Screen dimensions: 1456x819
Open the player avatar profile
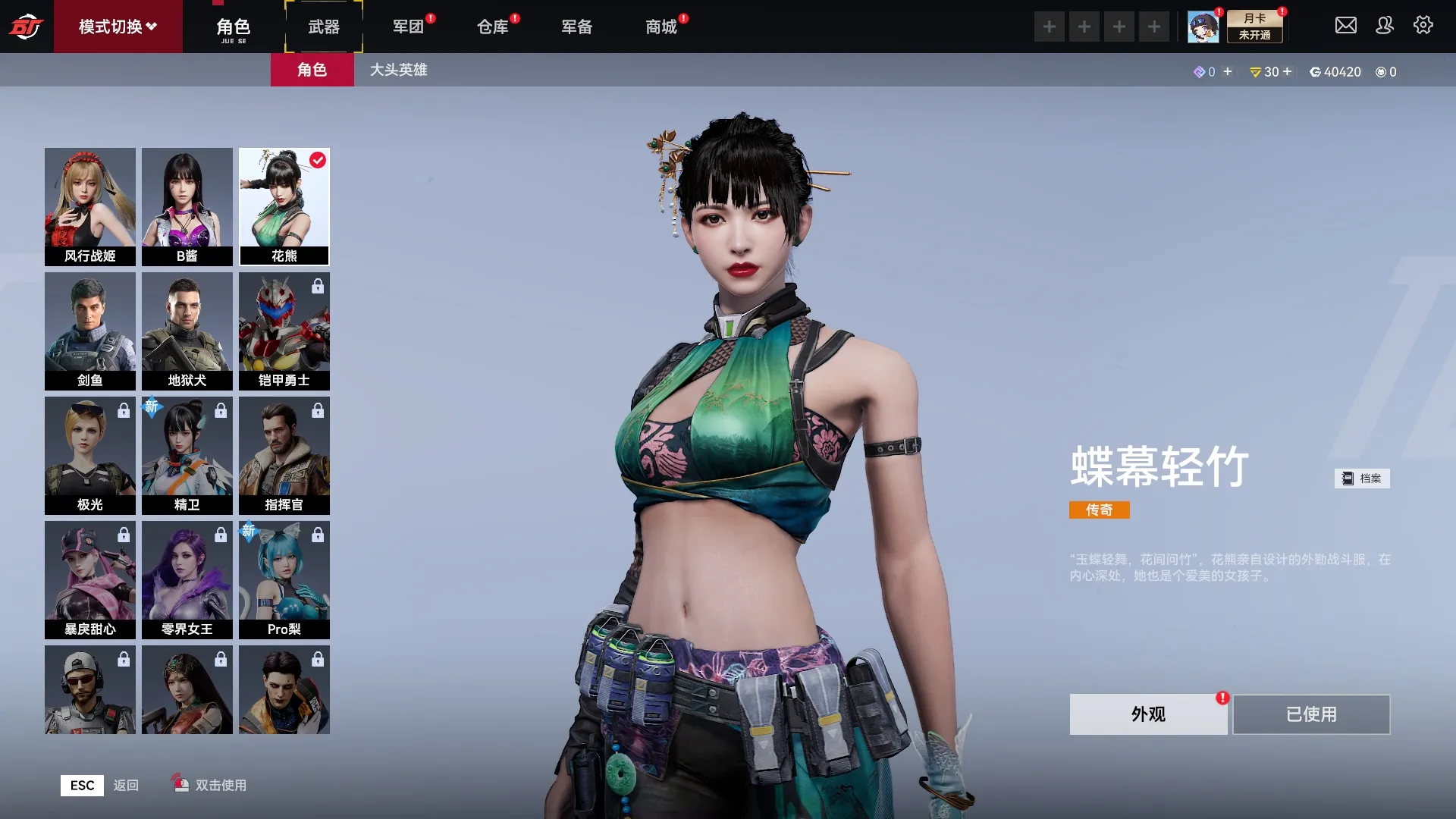tap(1203, 27)
